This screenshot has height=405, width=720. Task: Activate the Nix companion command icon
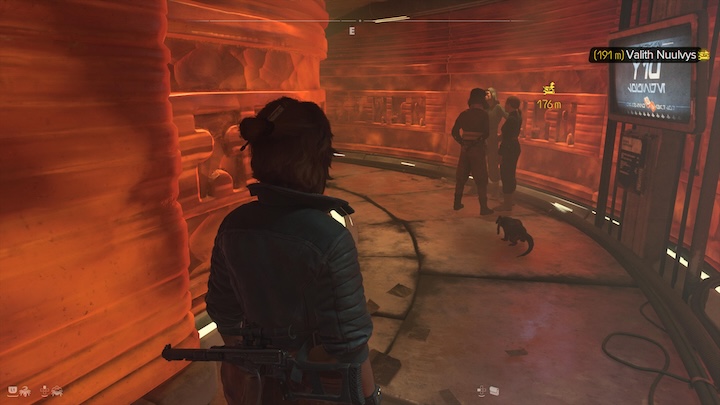(x=23, y=390)
